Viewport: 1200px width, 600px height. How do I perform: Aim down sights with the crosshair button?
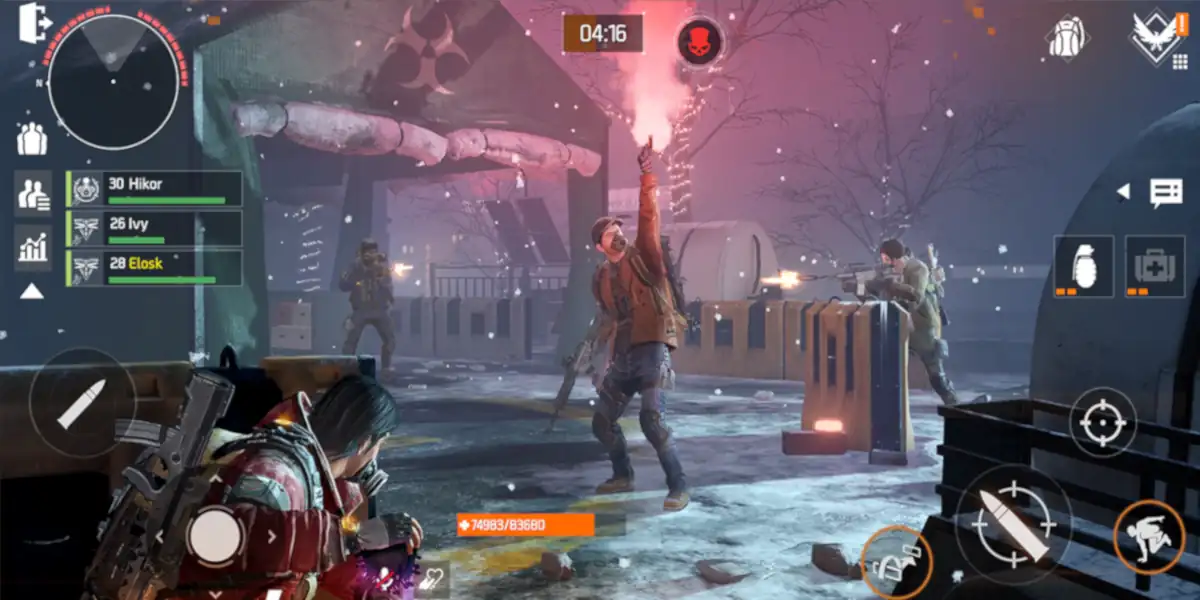point(1103,421)
